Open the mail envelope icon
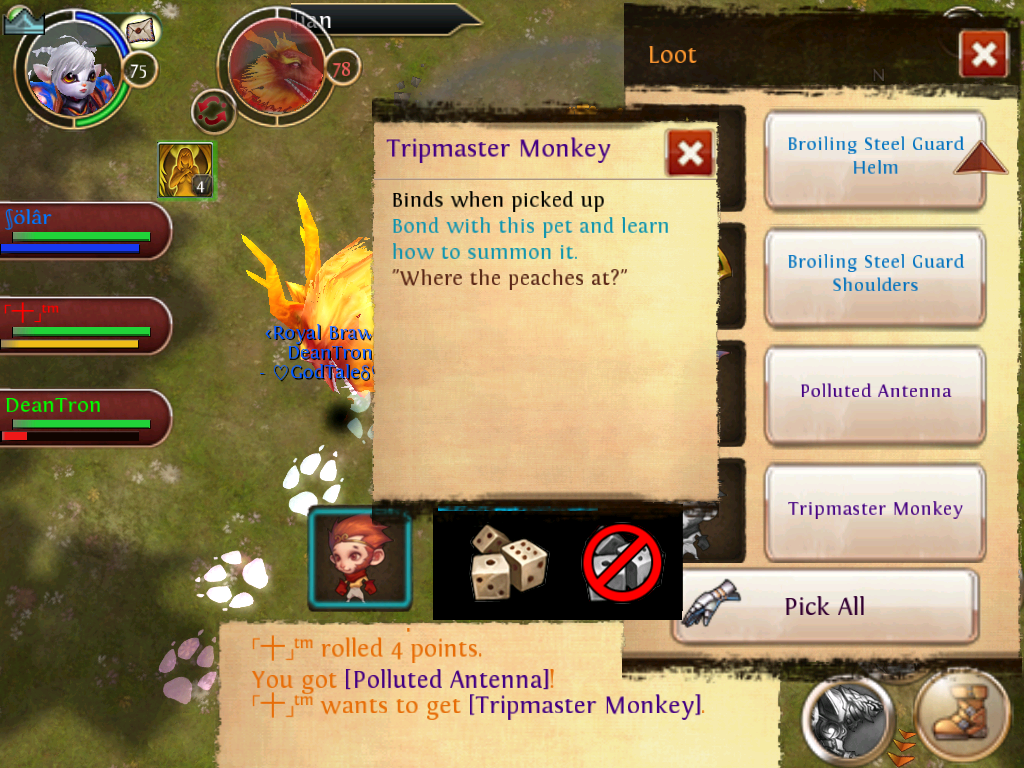The height and width of the screenshot is (768, 1024). tap(144, 31)
